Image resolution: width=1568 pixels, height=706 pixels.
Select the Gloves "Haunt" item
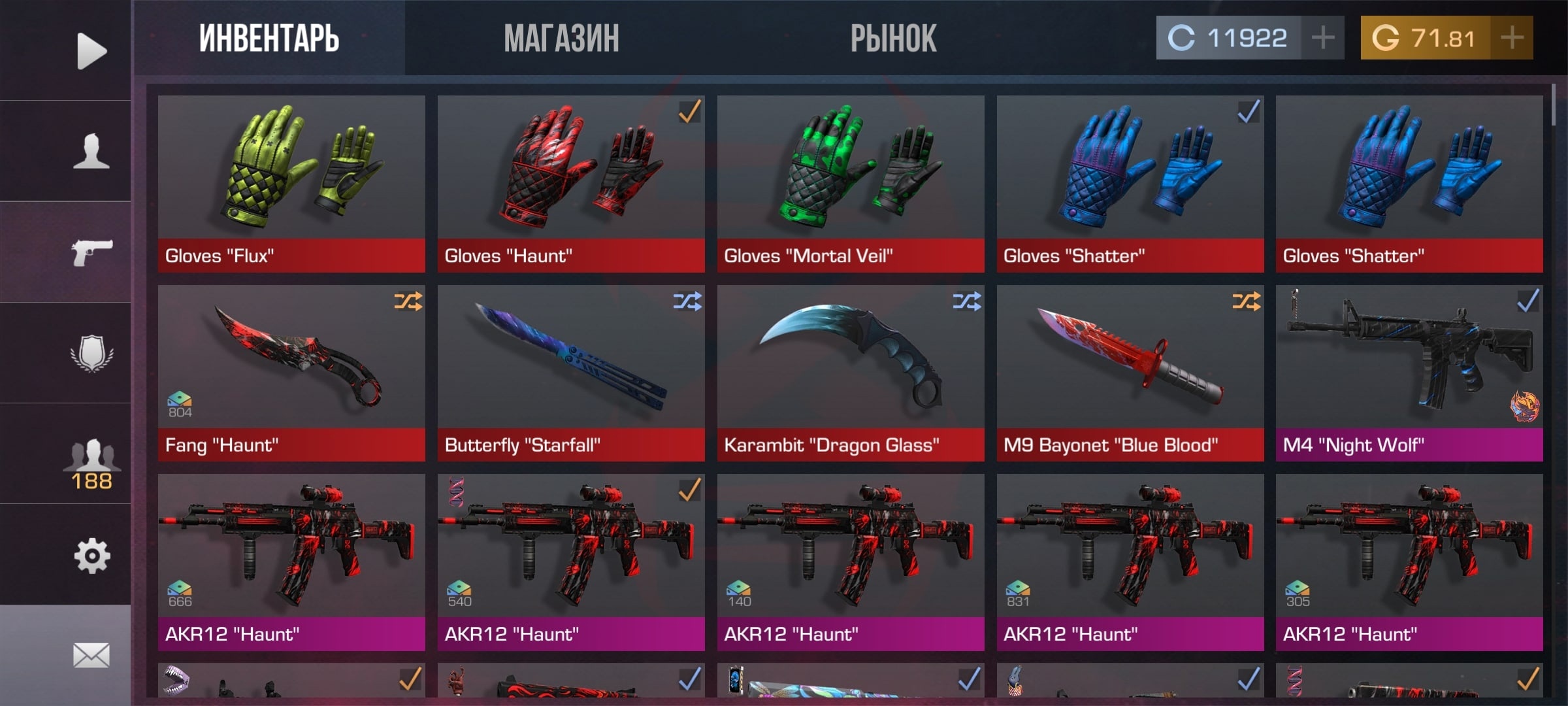click(570, 183)
